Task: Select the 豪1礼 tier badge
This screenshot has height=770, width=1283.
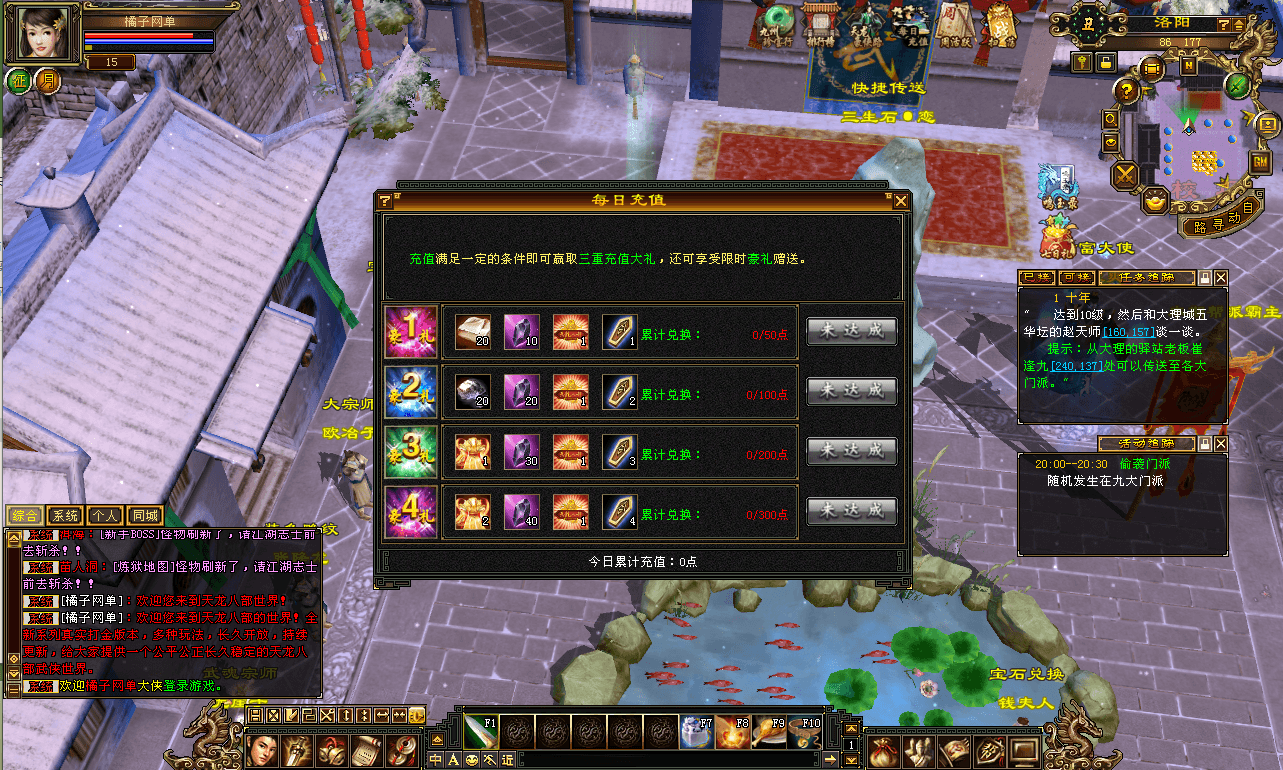Action: 411,332
